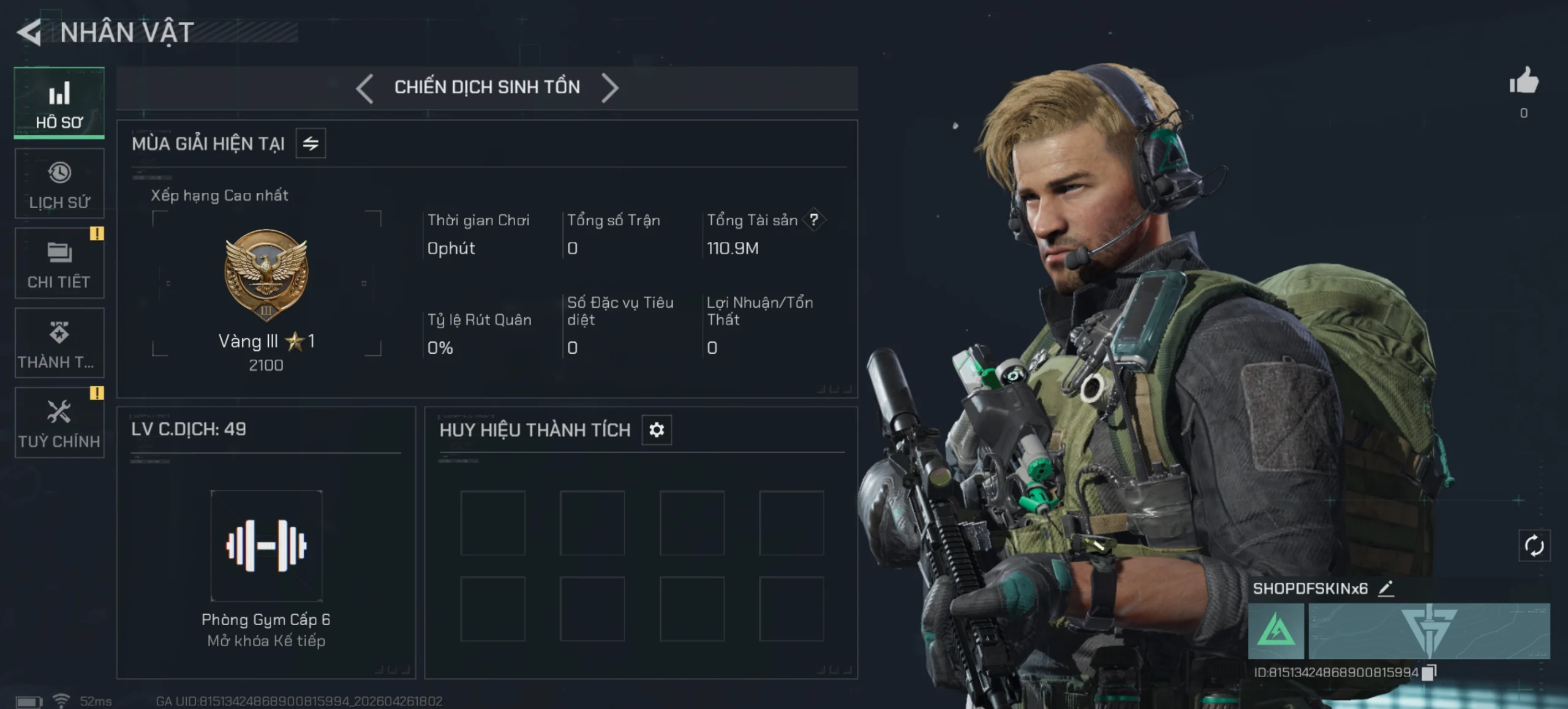This screenshot has height=709, width=1568.
Task: Select the CHI TIẾT details tab
Action: coord(59,263)
